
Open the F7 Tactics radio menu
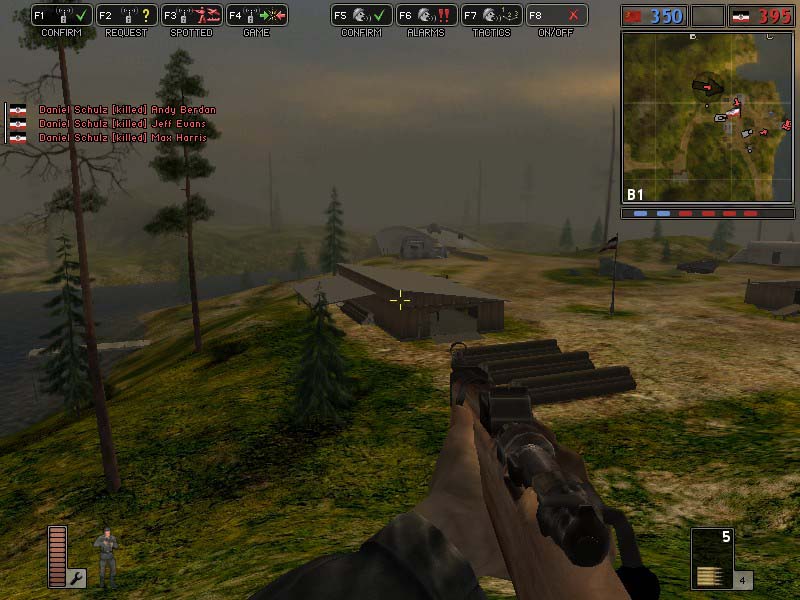491,16
